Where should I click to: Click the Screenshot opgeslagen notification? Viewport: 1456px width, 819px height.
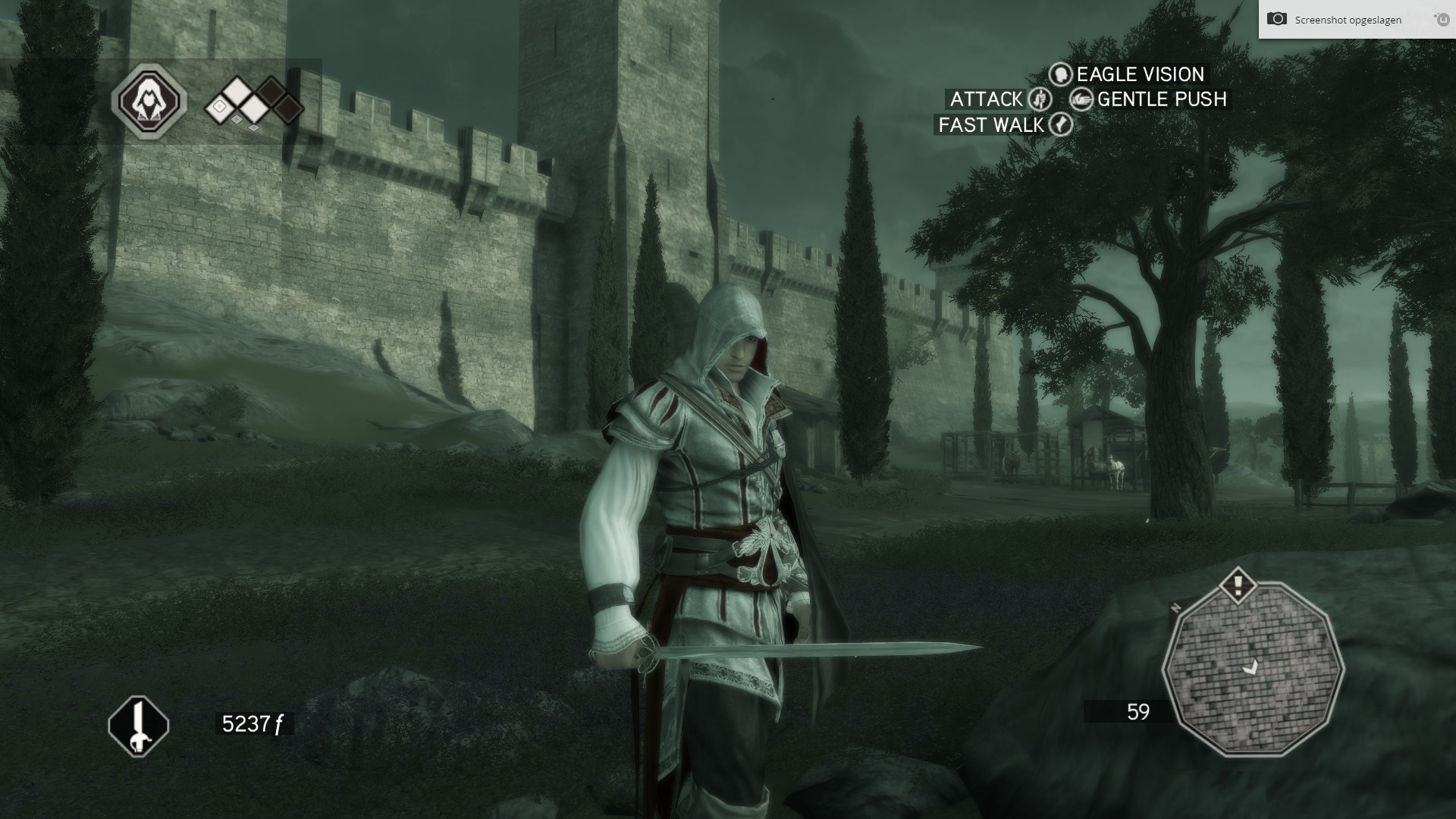click(x=1348, y=20)
